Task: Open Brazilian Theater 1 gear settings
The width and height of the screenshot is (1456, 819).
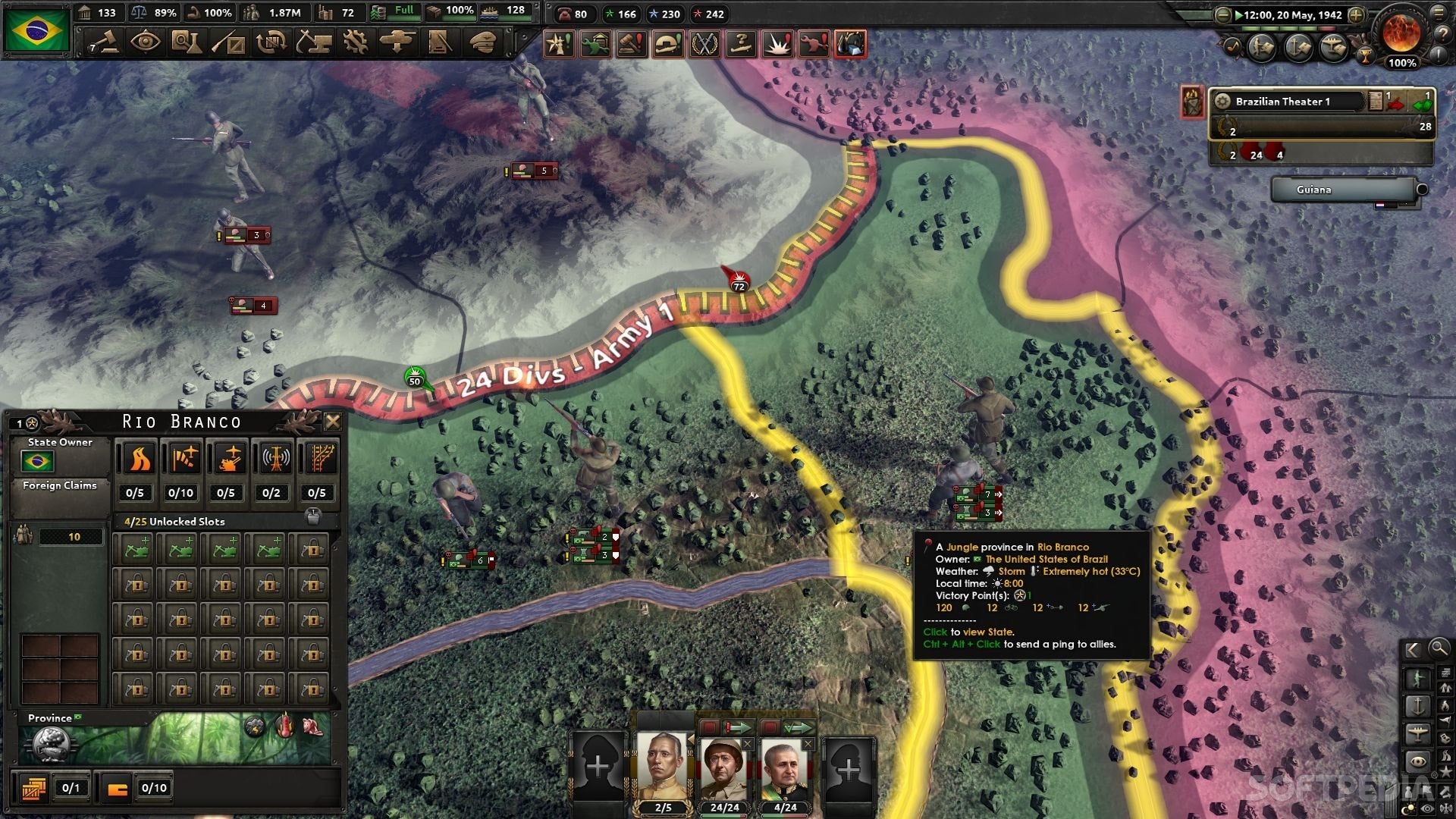Action: tap(1222, 102)
